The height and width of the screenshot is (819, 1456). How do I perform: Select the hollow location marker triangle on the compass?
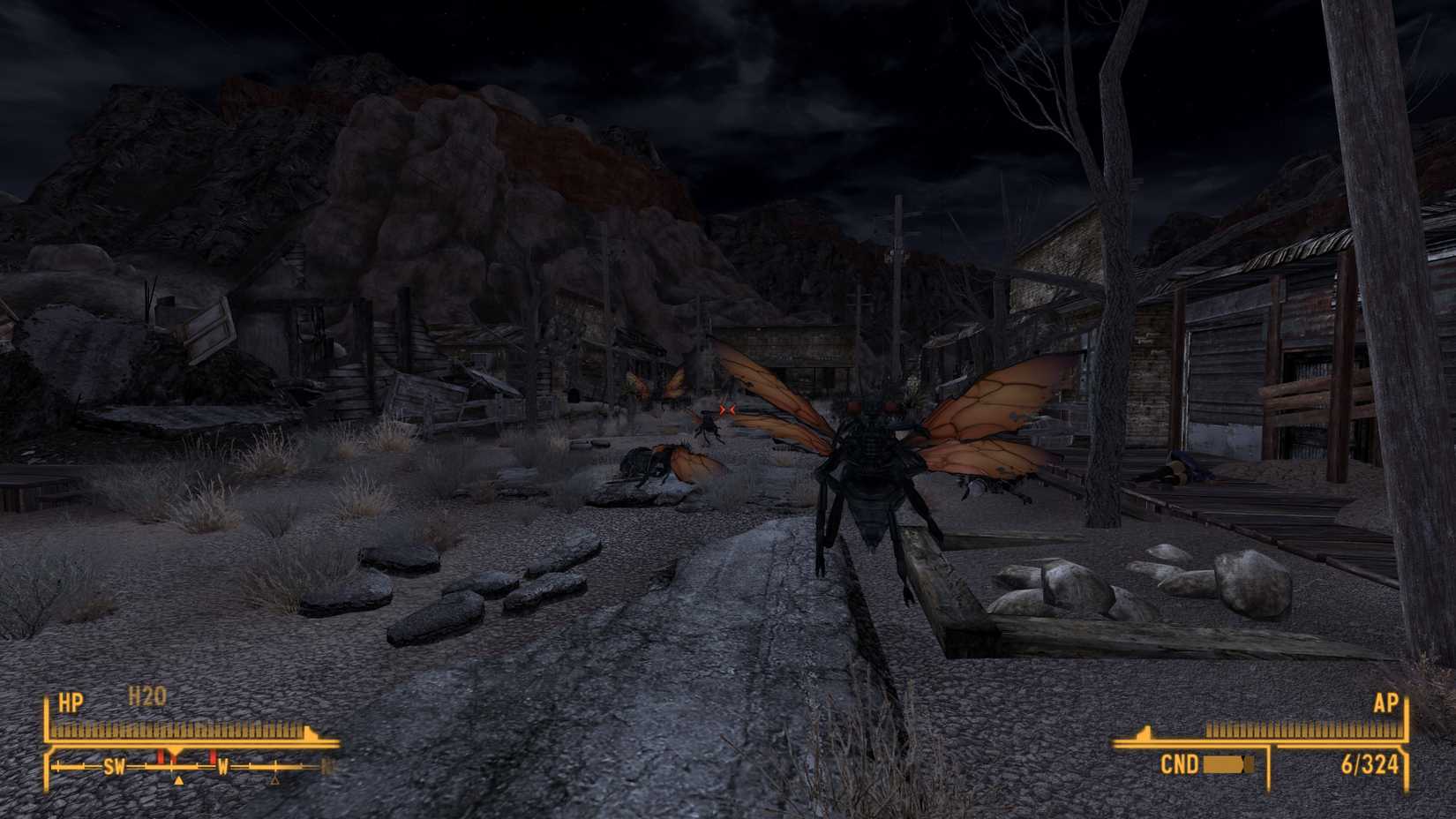pos(275,781)
